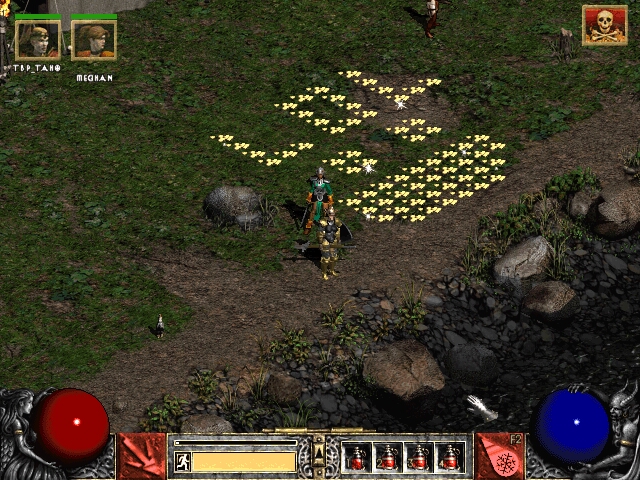Use the healing potion in belt slot 1
The image size is (640, 480).
[x=357, y=457]
